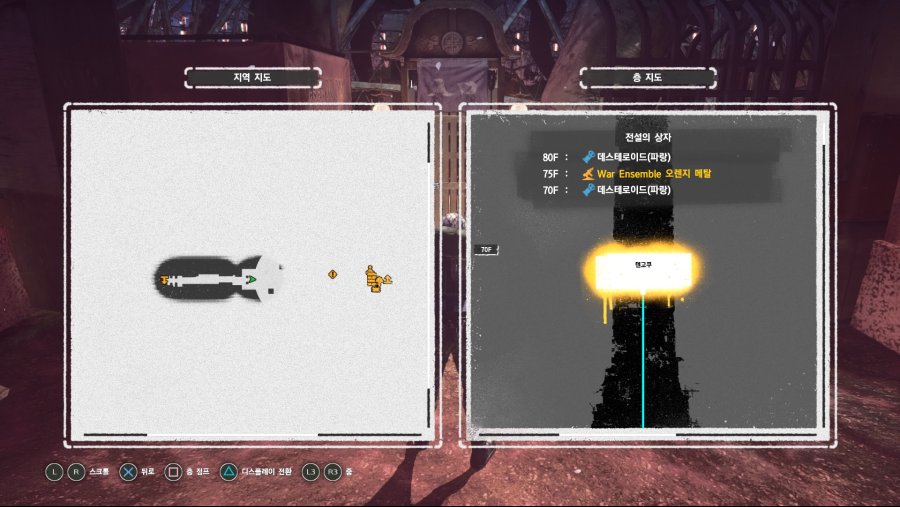Choose the 70F 데스테로이드(파랑) chest entry

(633, 189)
